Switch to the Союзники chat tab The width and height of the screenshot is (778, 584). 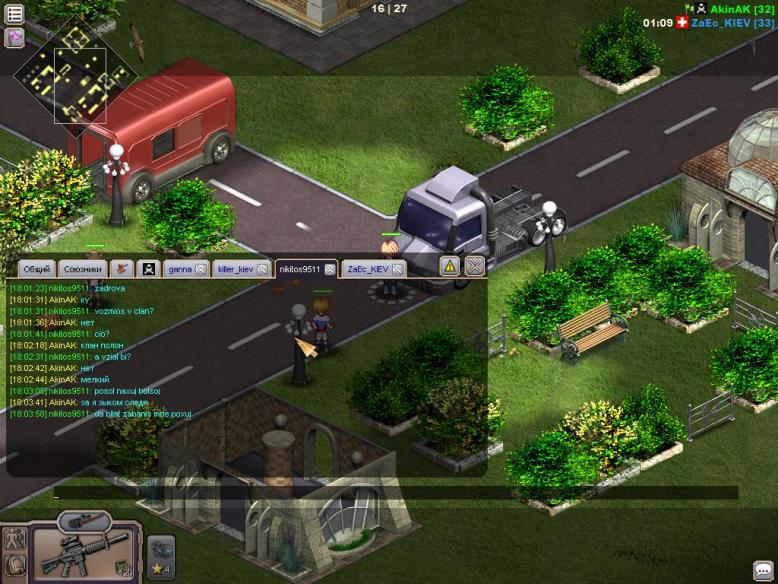[82, 269]
